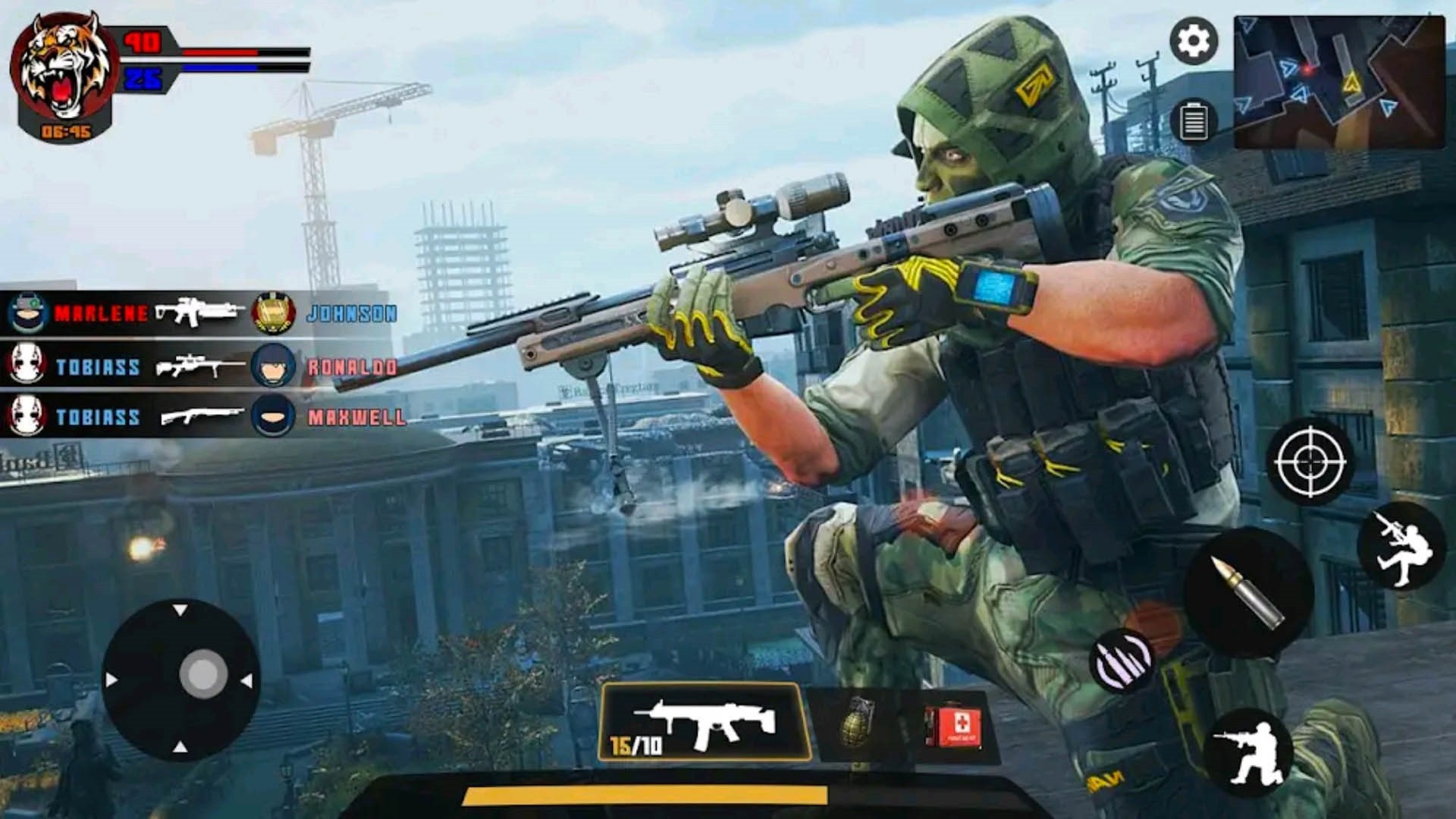Click the movement joystick center knob

[202, 674]
